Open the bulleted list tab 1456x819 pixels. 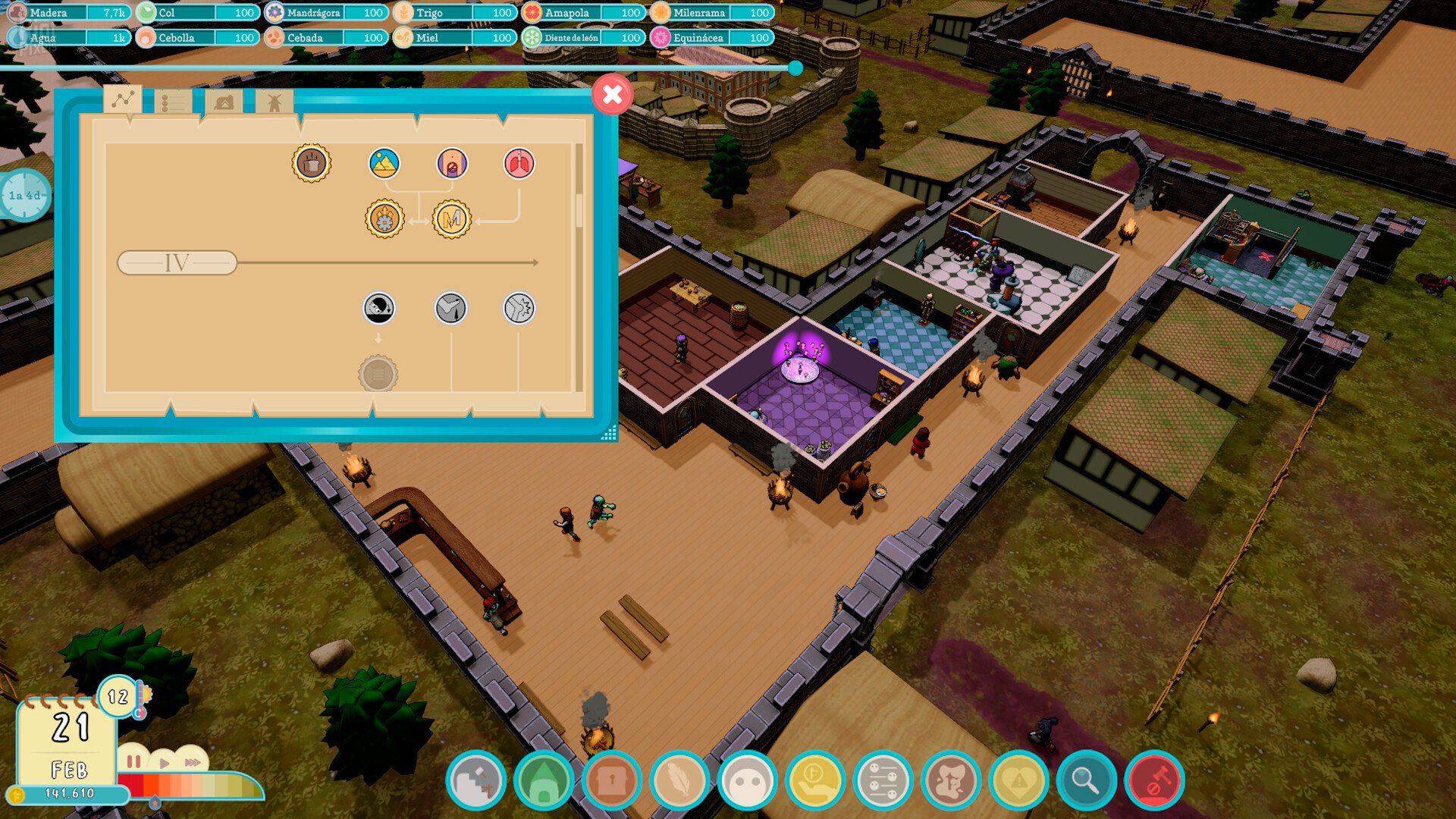pos(172,102)
